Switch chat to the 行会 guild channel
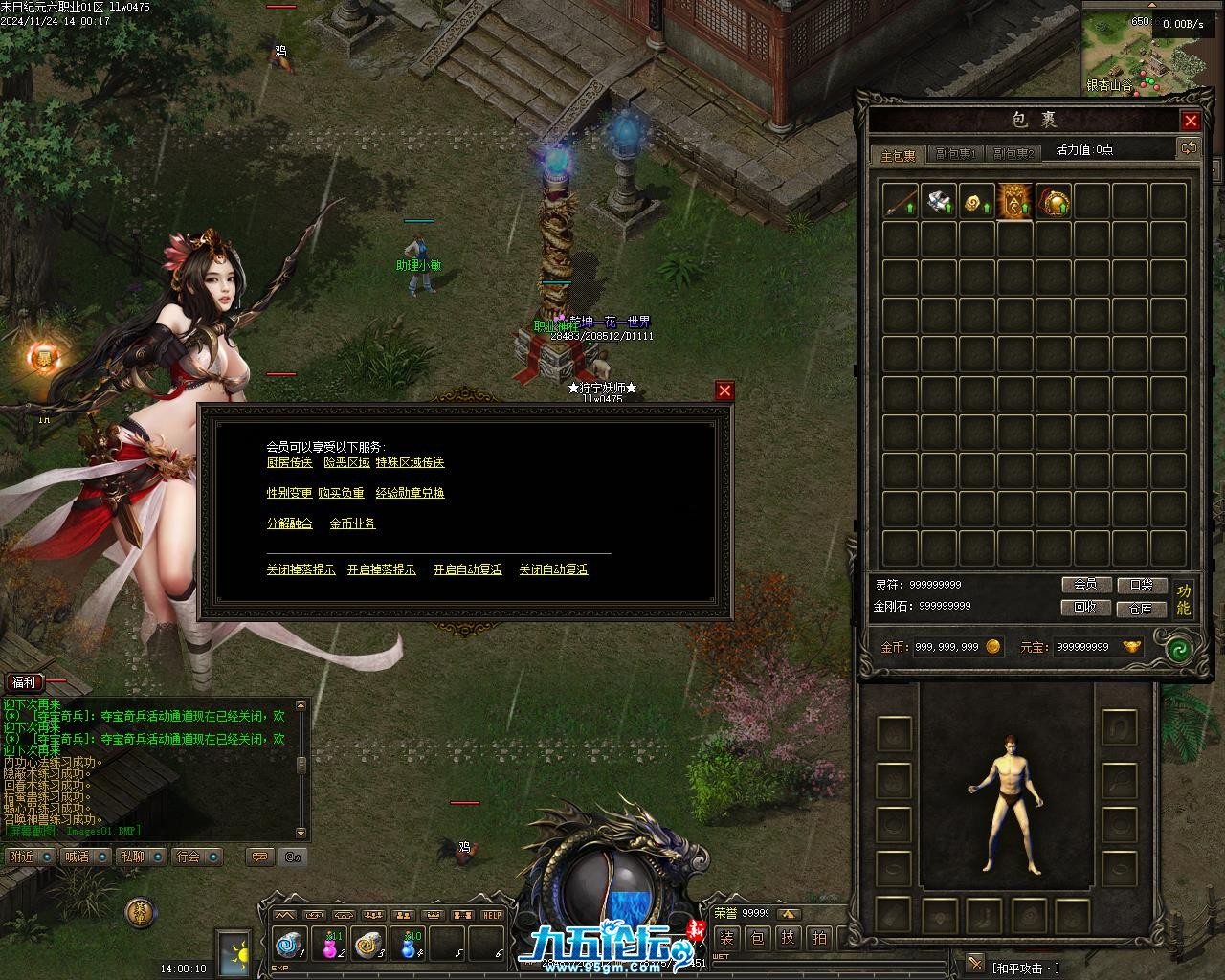1225x980 pixels. tap(190, 857)
